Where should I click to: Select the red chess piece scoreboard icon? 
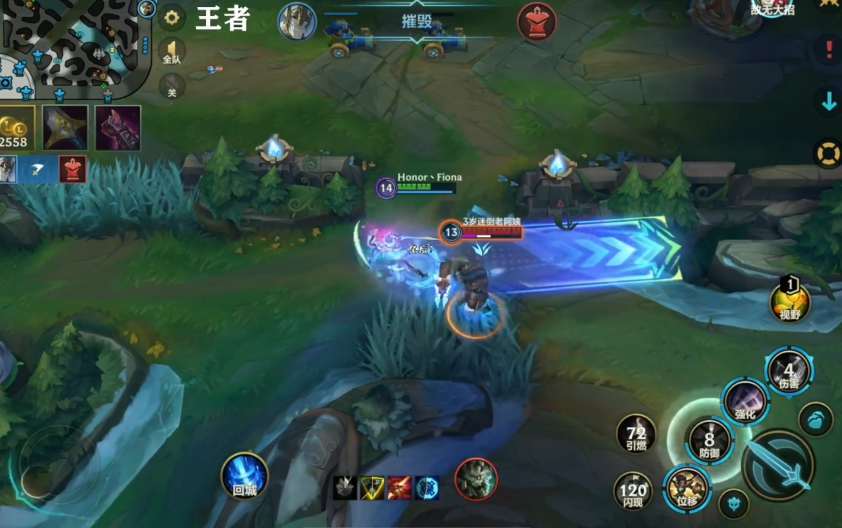coord(536,21)
